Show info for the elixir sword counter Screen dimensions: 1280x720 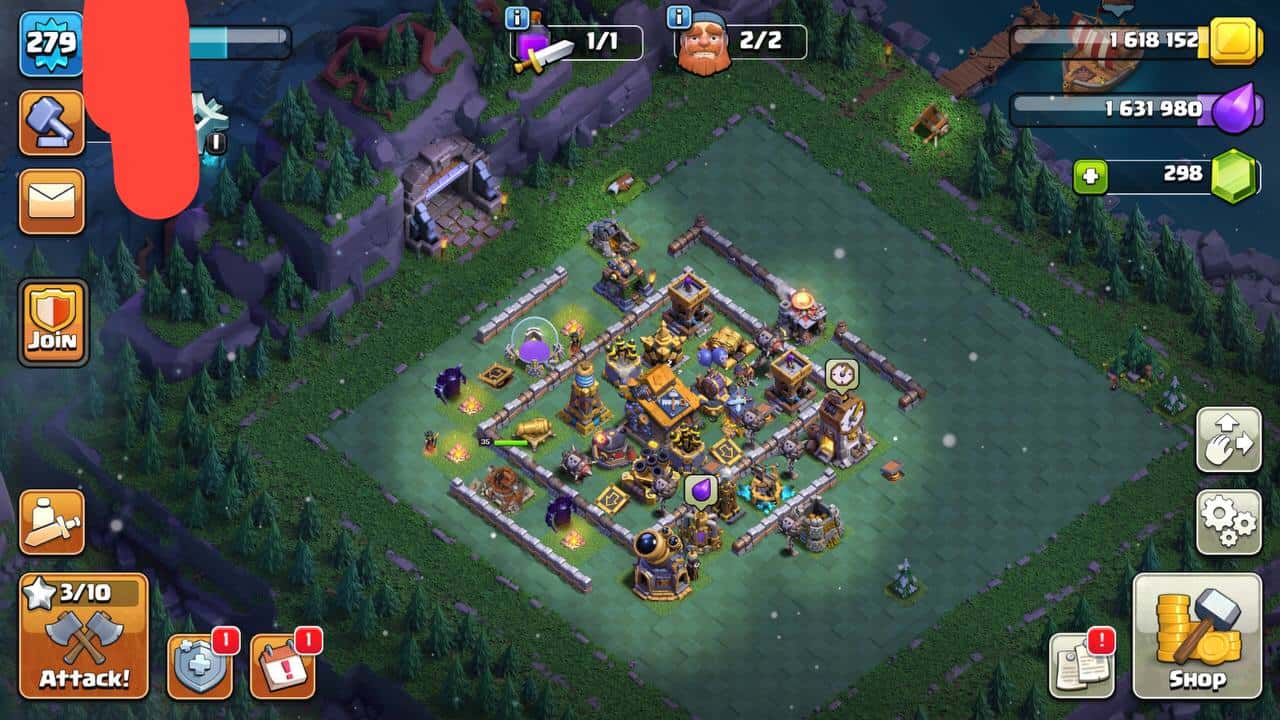pos(518,18)
